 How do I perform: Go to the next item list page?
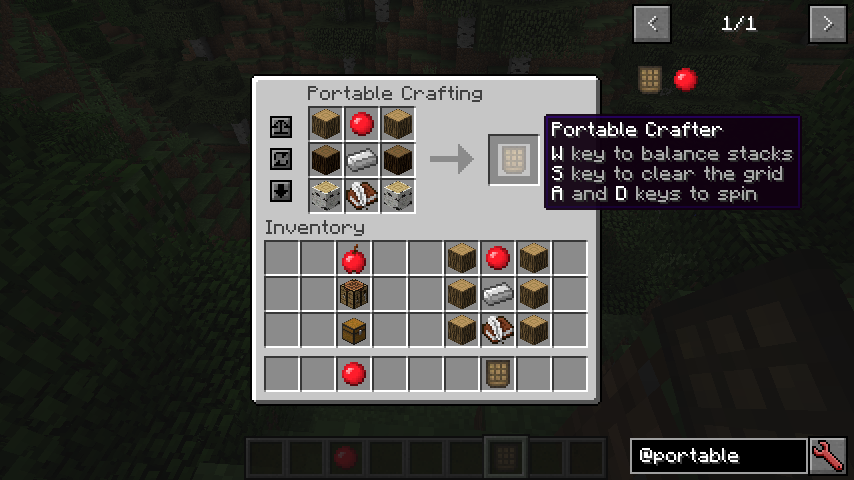pyautogui.click(x=828, y=23)
